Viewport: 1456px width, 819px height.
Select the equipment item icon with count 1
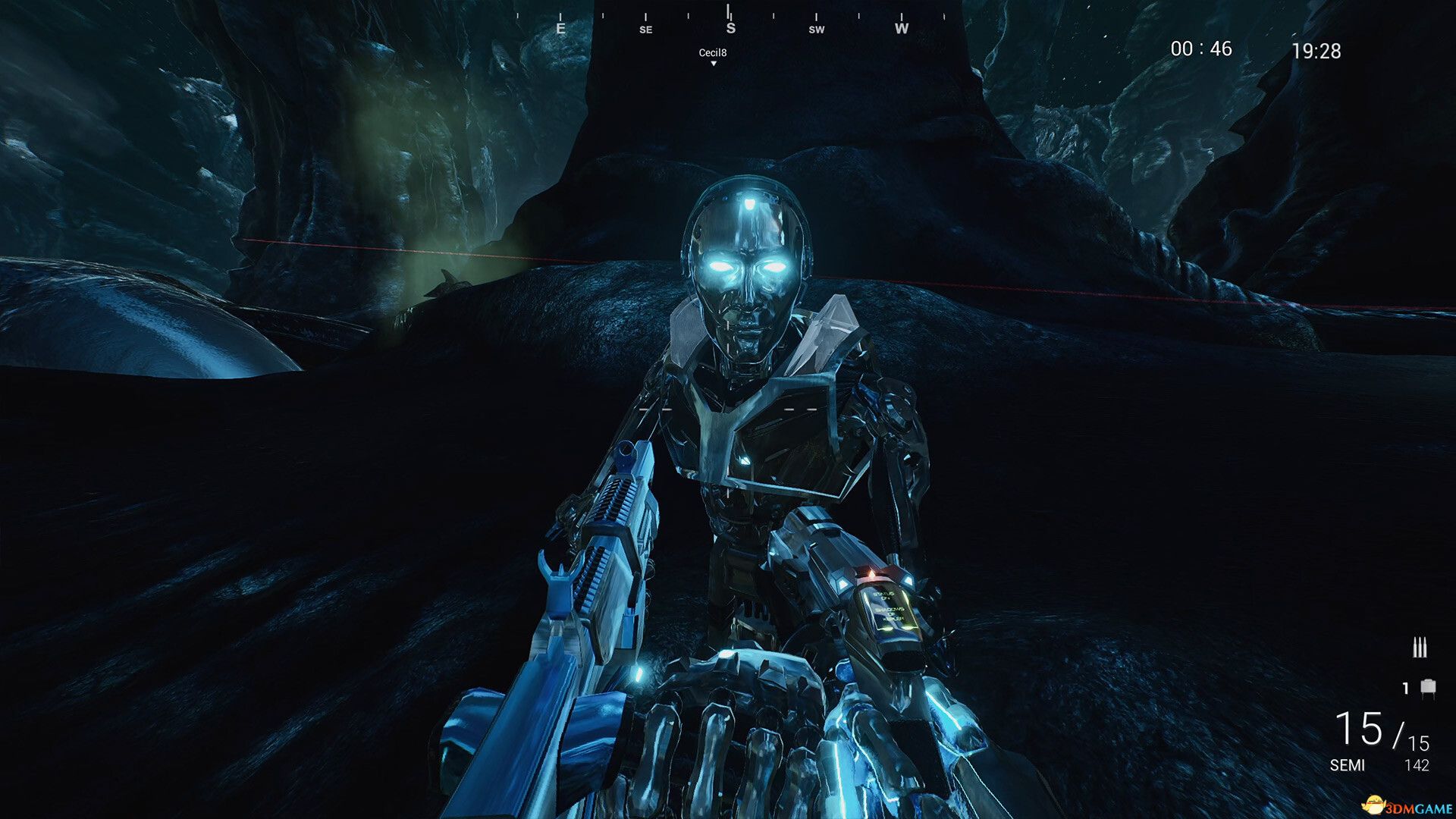click(1427, 688)
